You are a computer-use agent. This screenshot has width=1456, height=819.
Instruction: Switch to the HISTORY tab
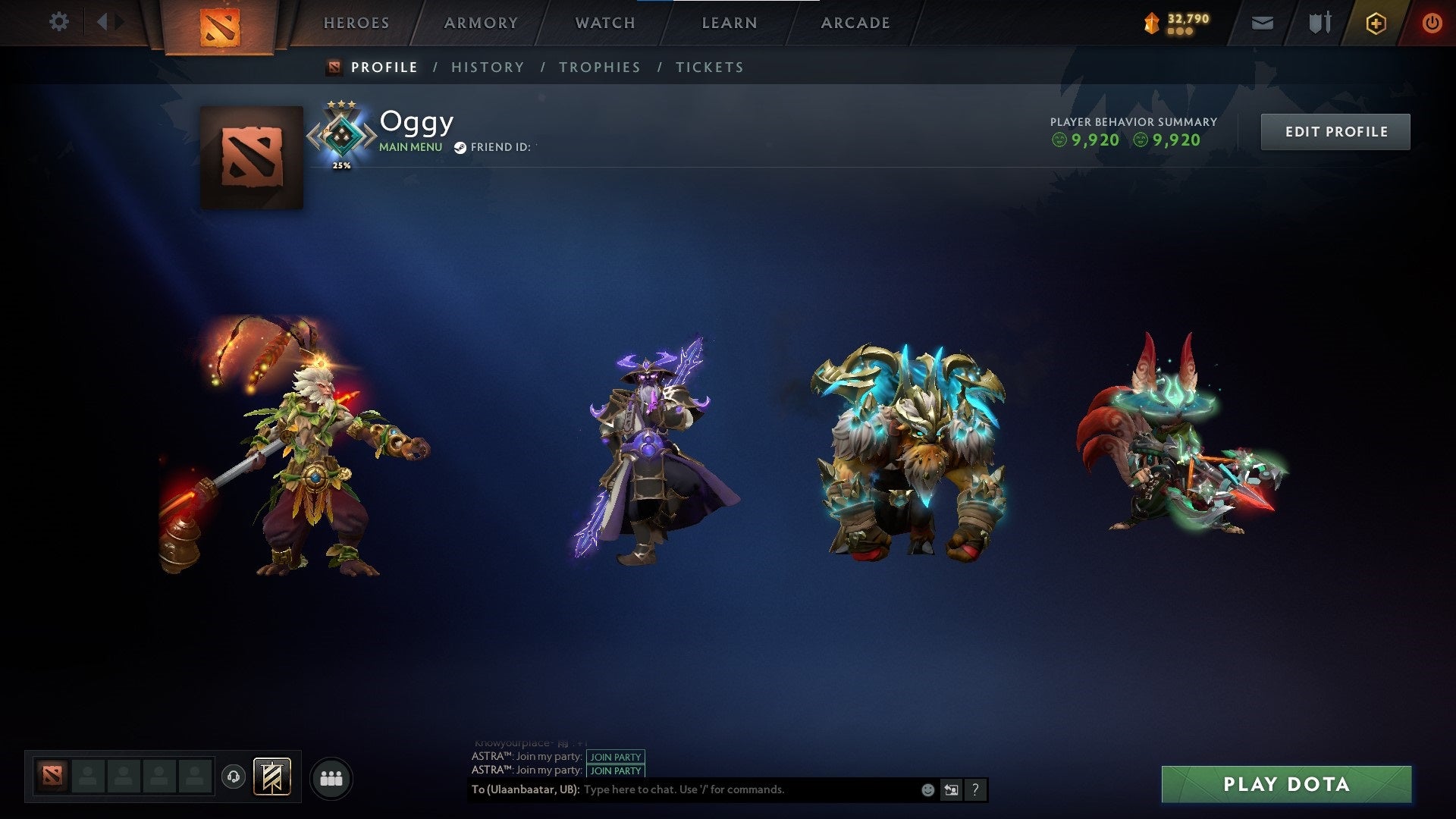[x=488, y=67]
